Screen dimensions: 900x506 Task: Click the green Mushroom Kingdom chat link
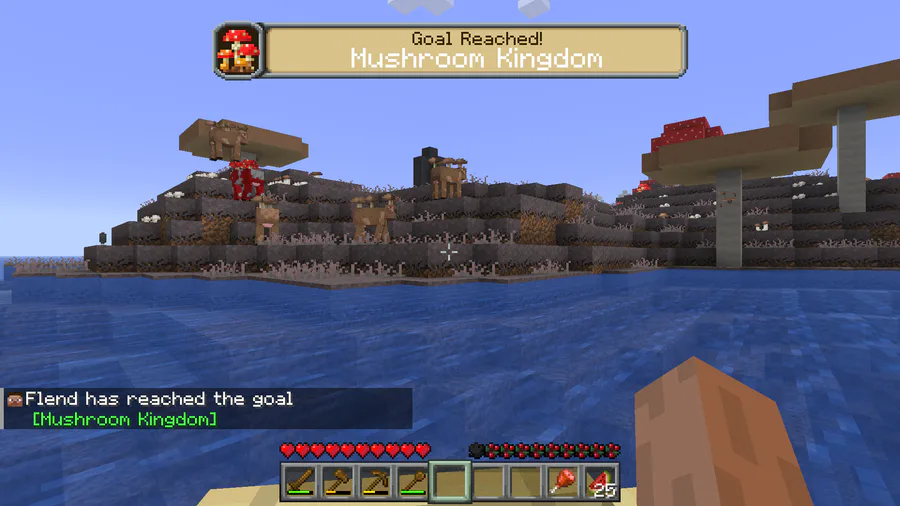tap(124, 418)
